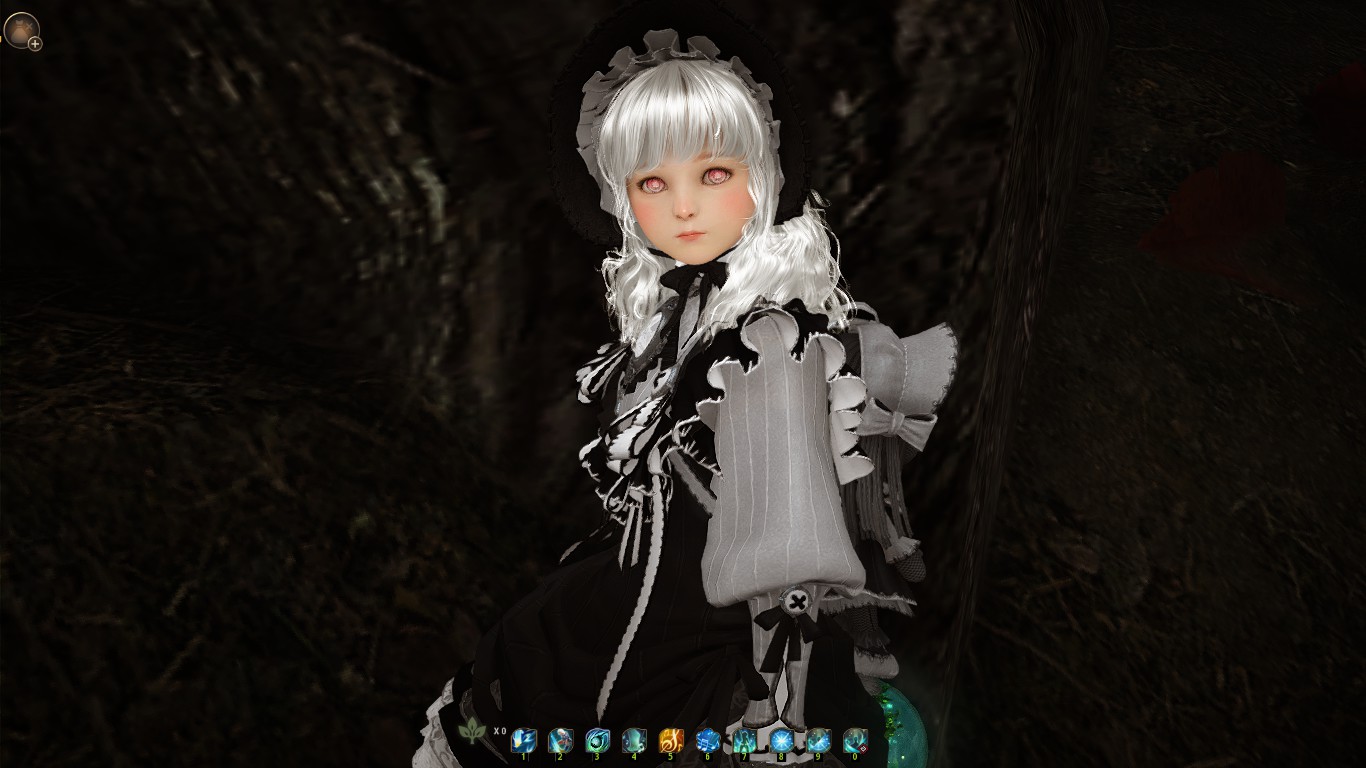1366x768 pixels.
Task: Trigger the radiant sparkle skill in slot 9
Action: tap(817, 741)
